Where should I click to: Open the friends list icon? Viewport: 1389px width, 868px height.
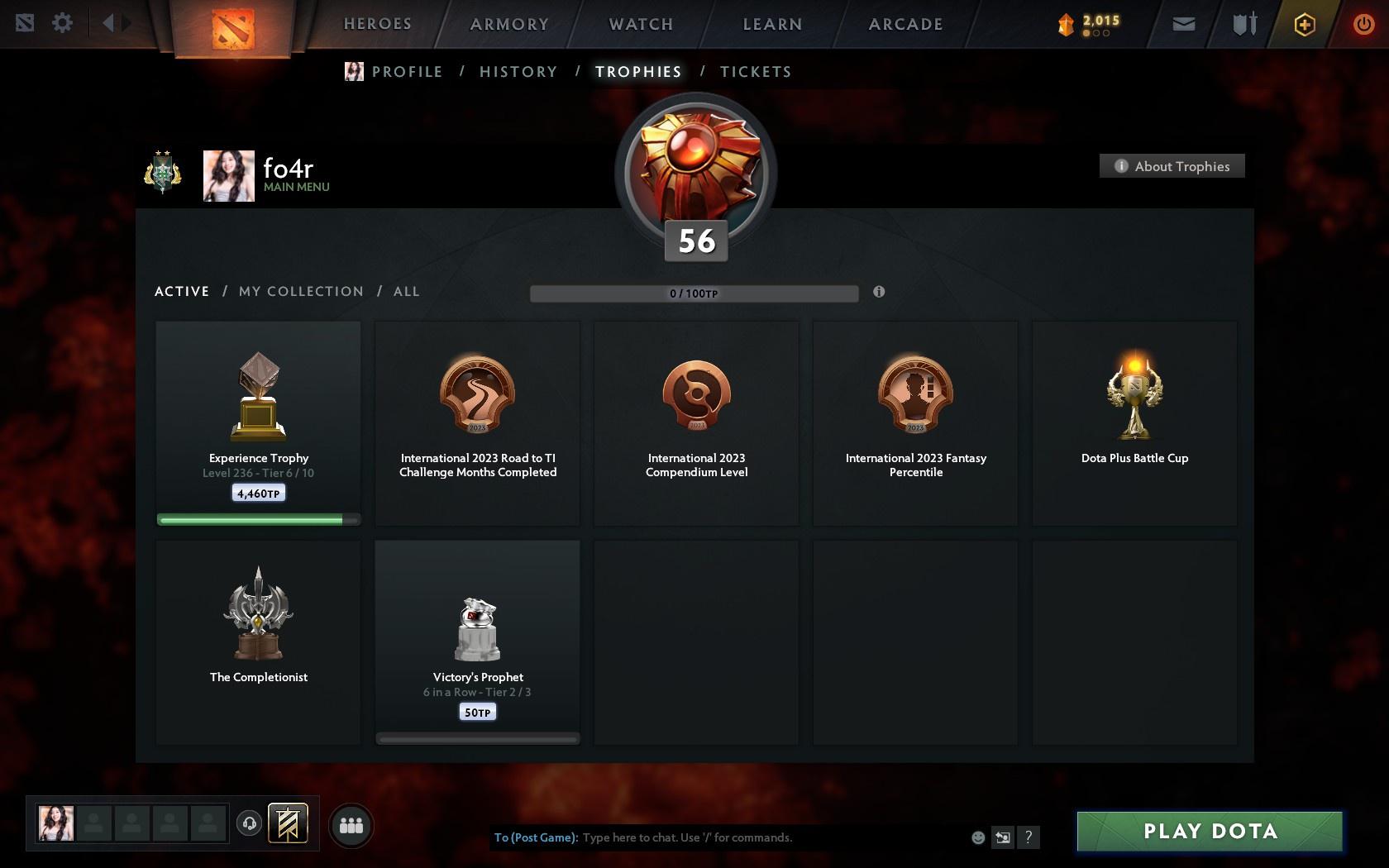[351, 824]
